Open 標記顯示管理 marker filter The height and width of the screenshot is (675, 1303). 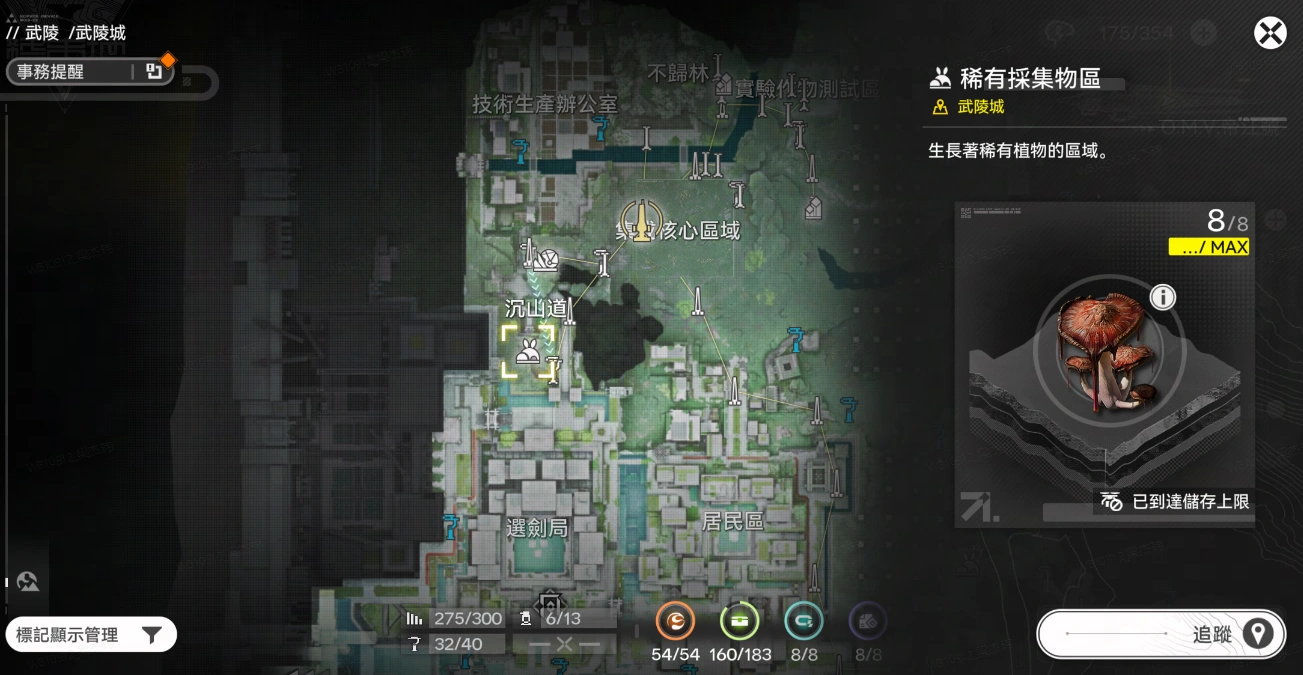[x=90, y=634]
